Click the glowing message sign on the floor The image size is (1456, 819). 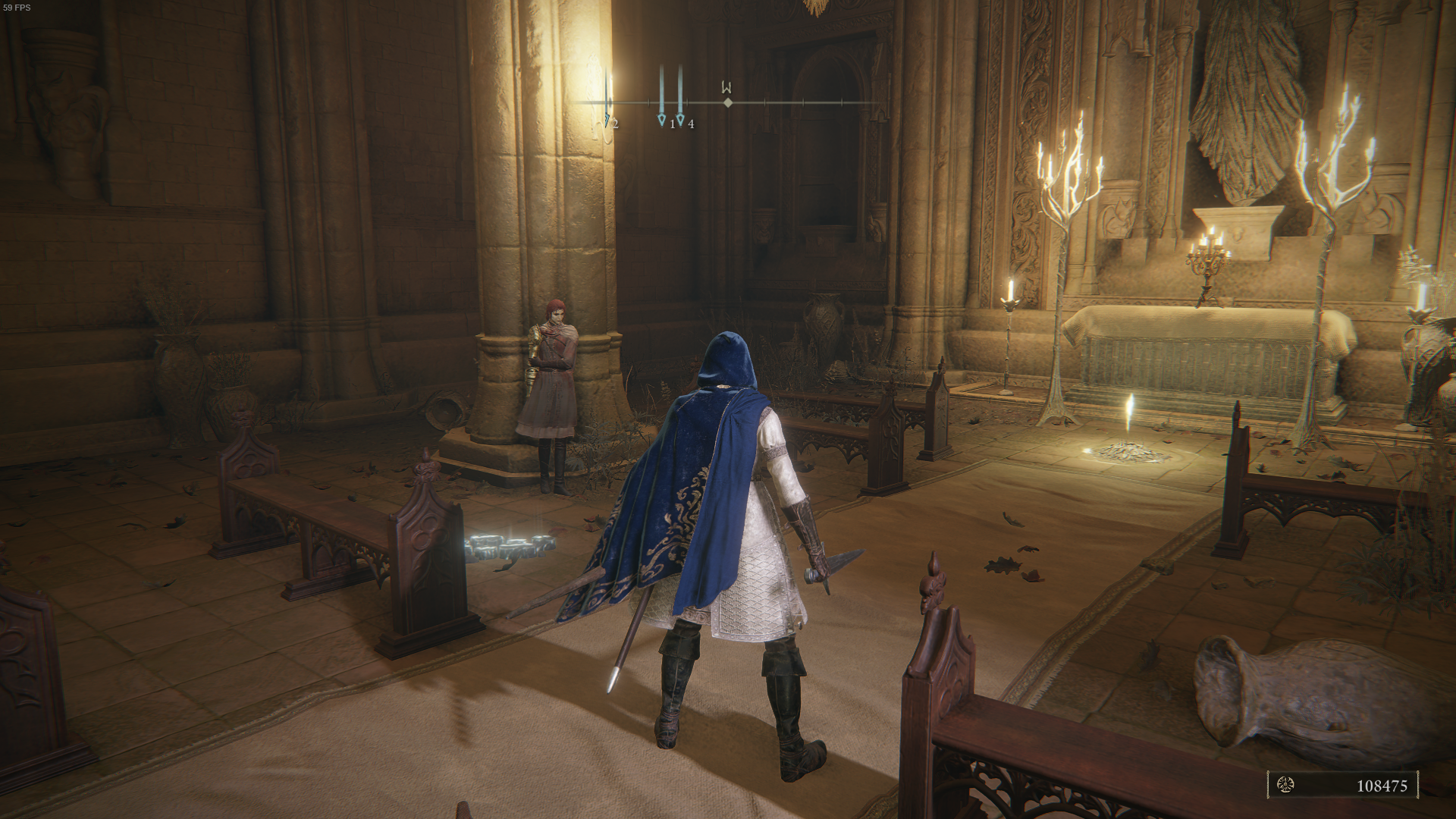pos(513,544)
